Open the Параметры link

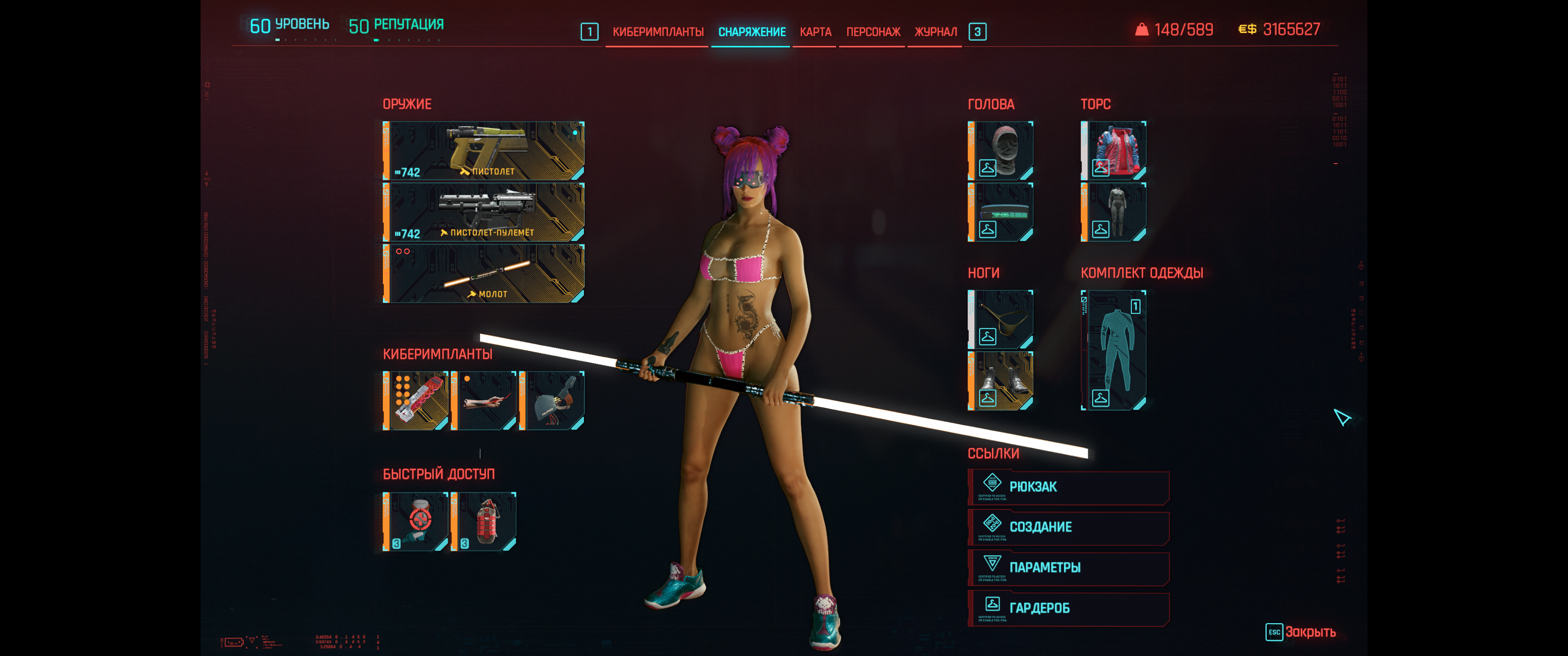(x=1068, y=568)
